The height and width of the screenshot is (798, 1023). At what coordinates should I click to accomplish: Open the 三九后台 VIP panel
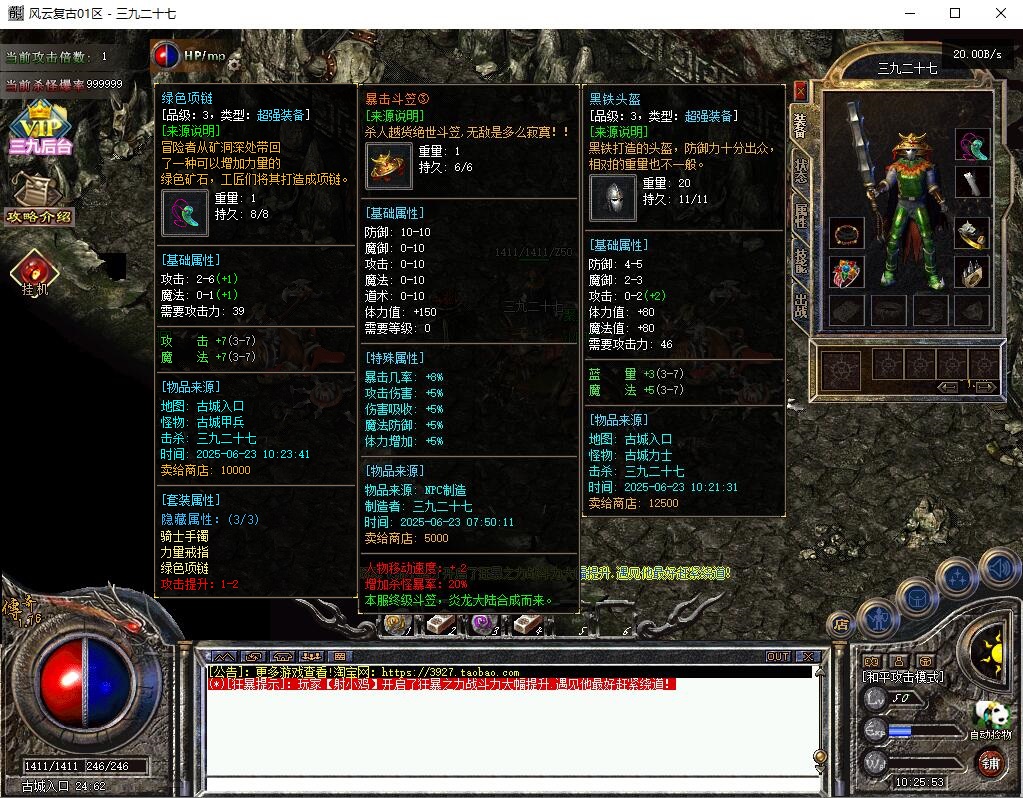41,128
